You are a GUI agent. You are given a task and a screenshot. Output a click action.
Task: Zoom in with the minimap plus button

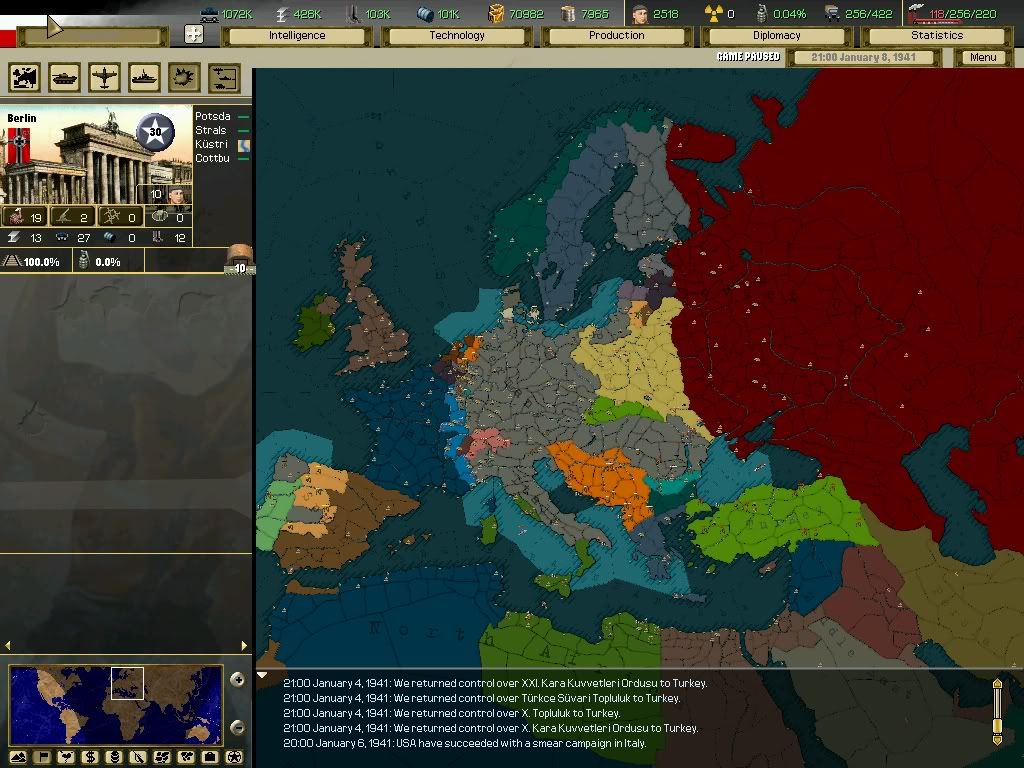click(237, 680)
